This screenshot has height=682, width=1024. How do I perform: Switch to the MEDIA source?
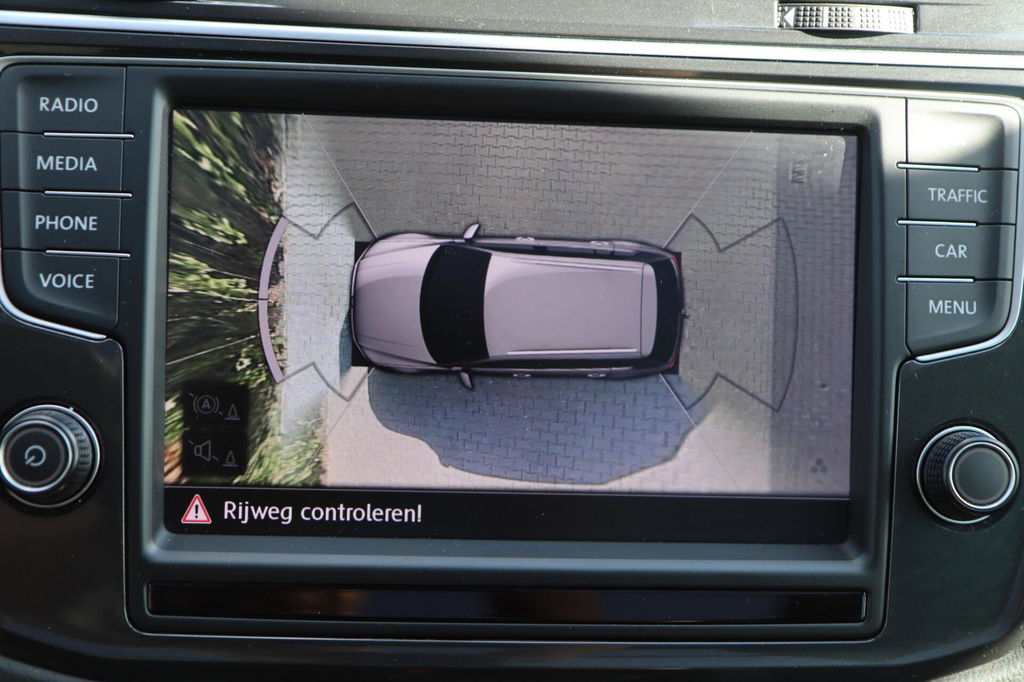(x=67, y=163)
